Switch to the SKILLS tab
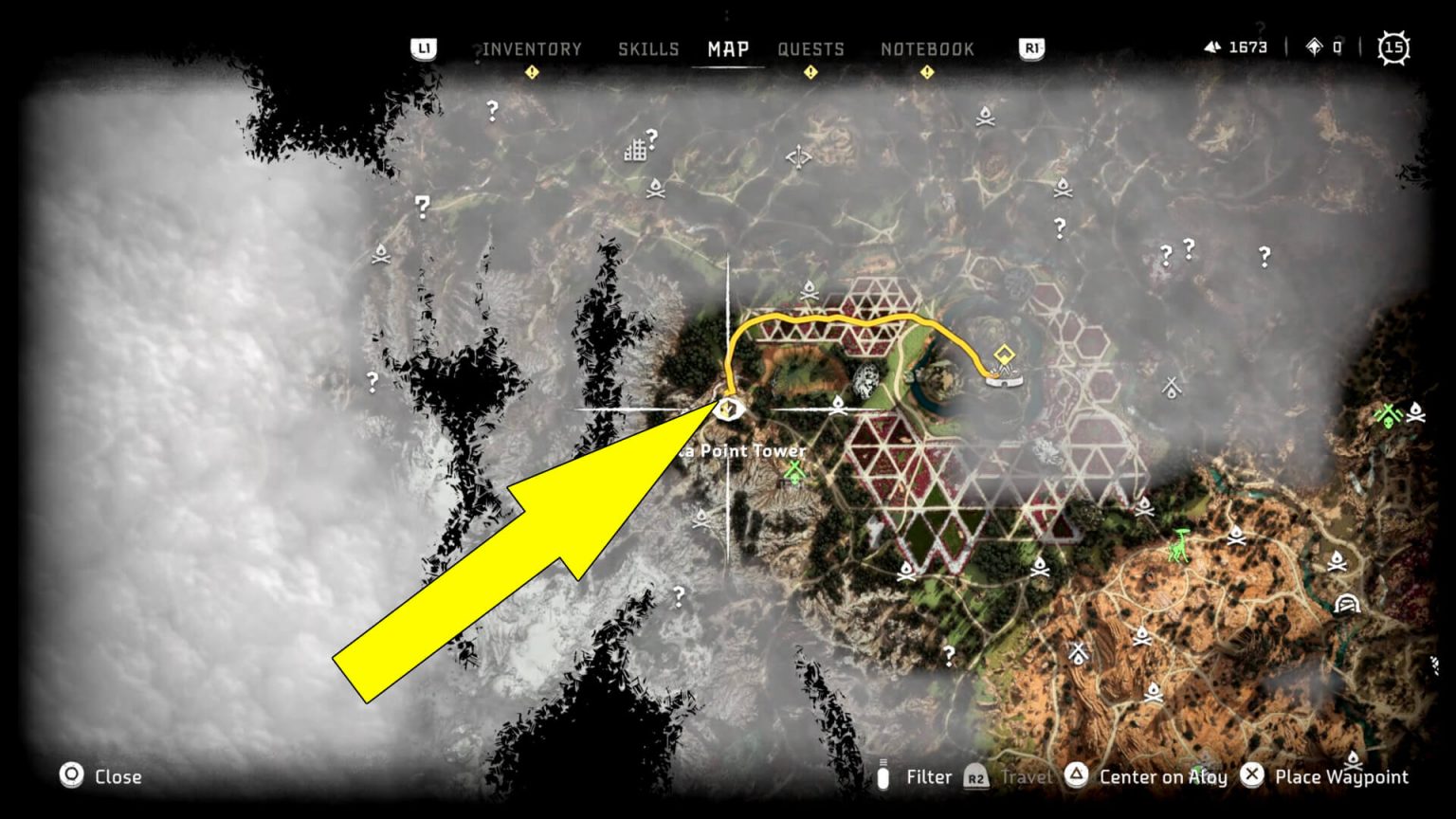Screen dimensions: 1456x819 pos(648,48)
